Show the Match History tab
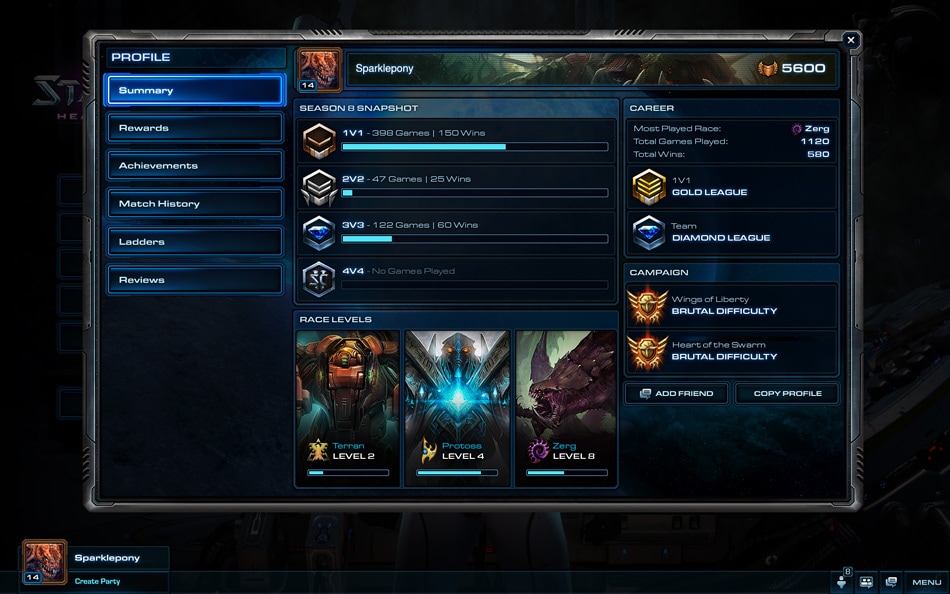The image size is (950, 594). [x=195, y=204]
